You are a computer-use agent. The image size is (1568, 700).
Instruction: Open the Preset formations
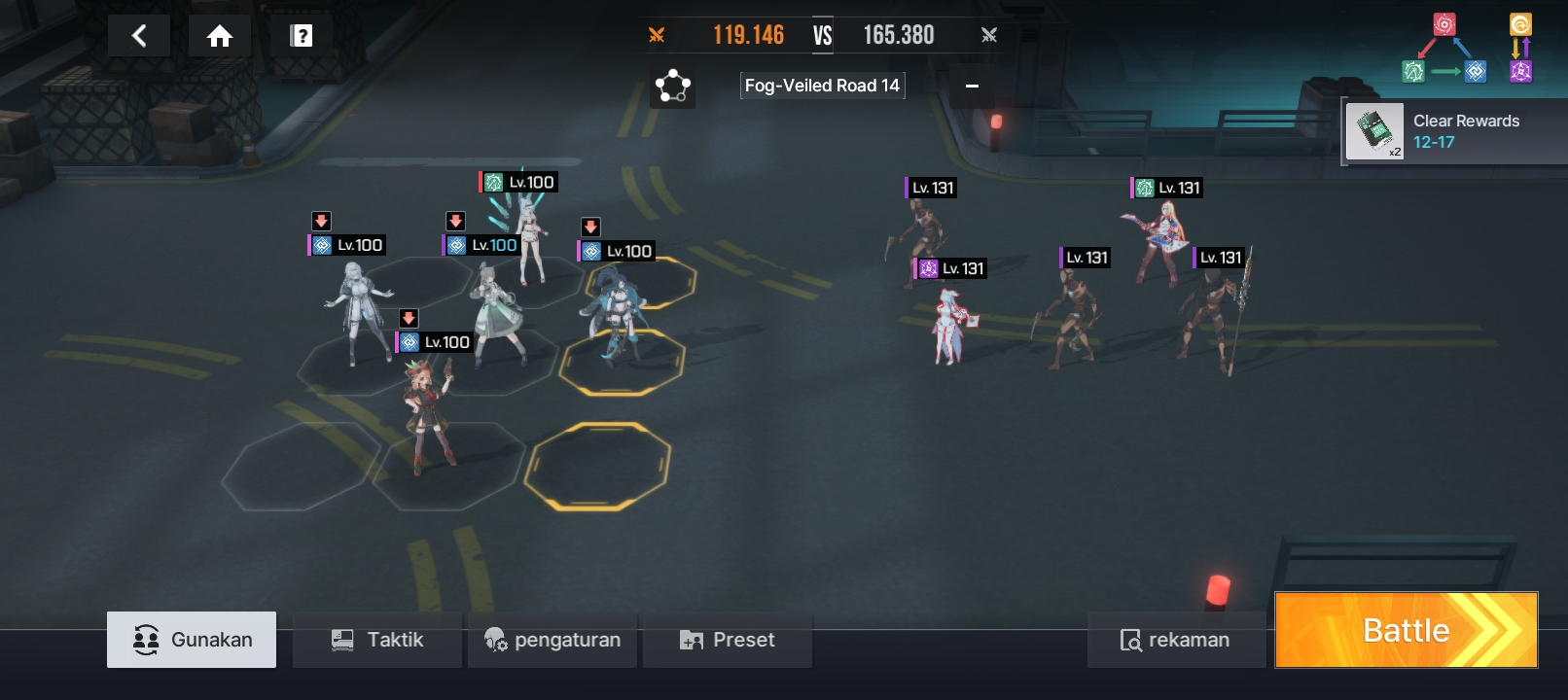pyautogui.click(x=728, y=640)
